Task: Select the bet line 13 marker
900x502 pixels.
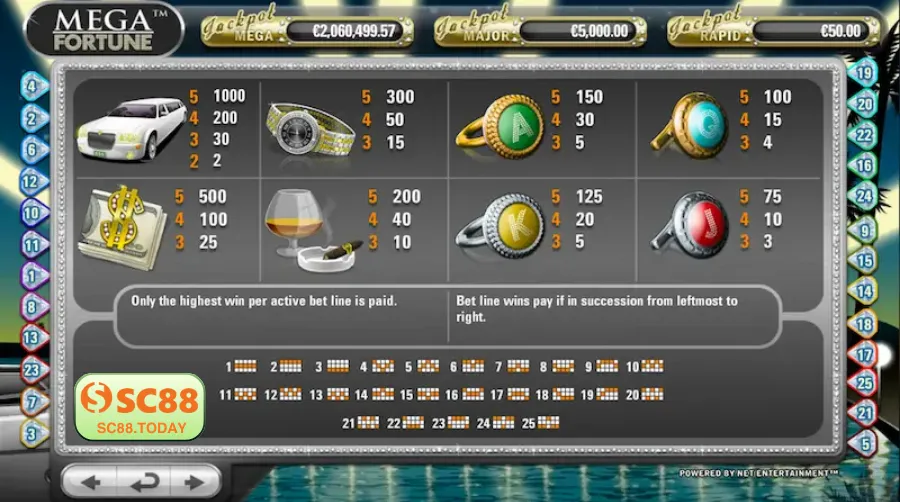Action: point(31,339)
